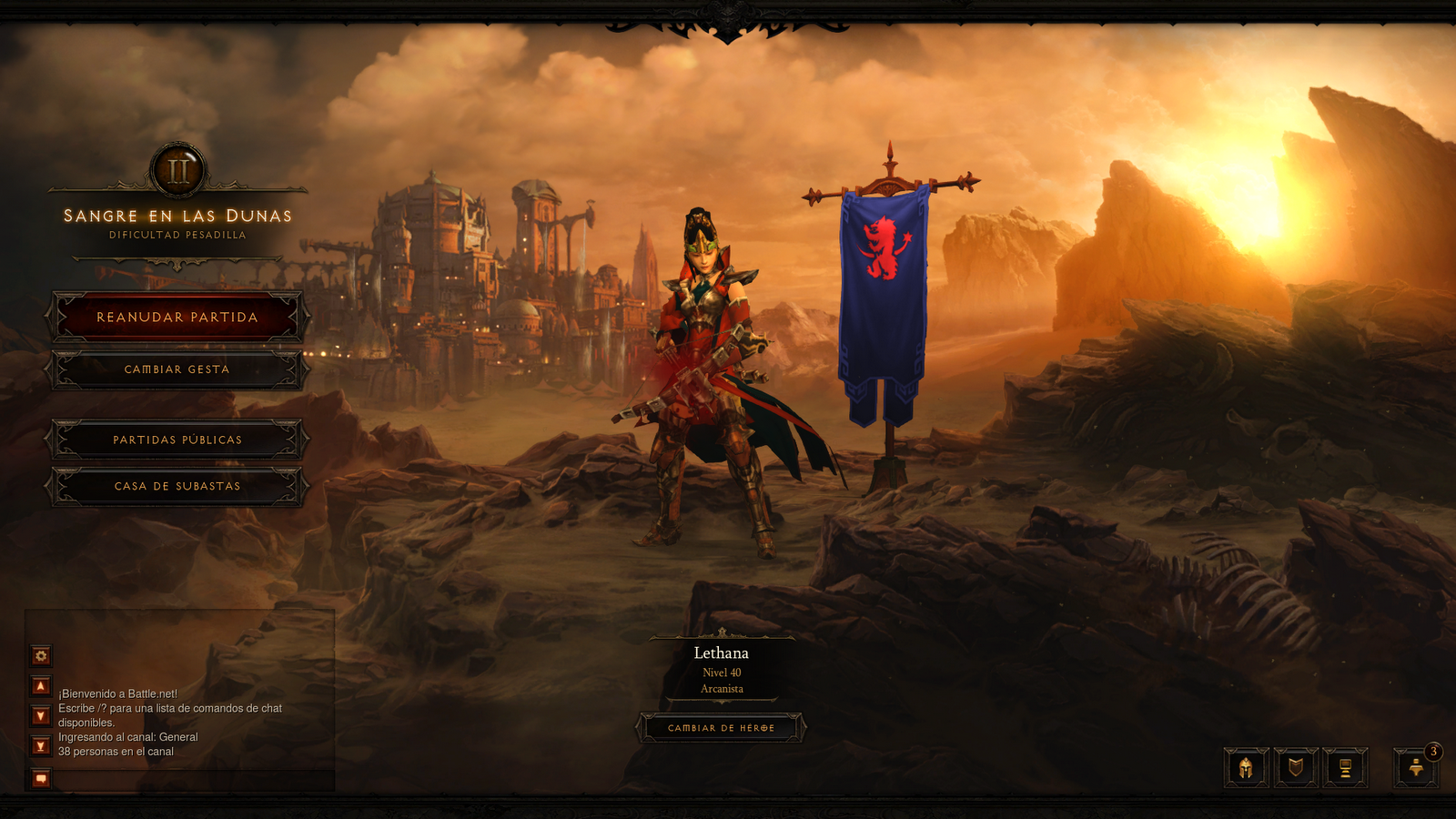
Task: Click the blue lion heraldry banner
Action: tap(879, 264)
